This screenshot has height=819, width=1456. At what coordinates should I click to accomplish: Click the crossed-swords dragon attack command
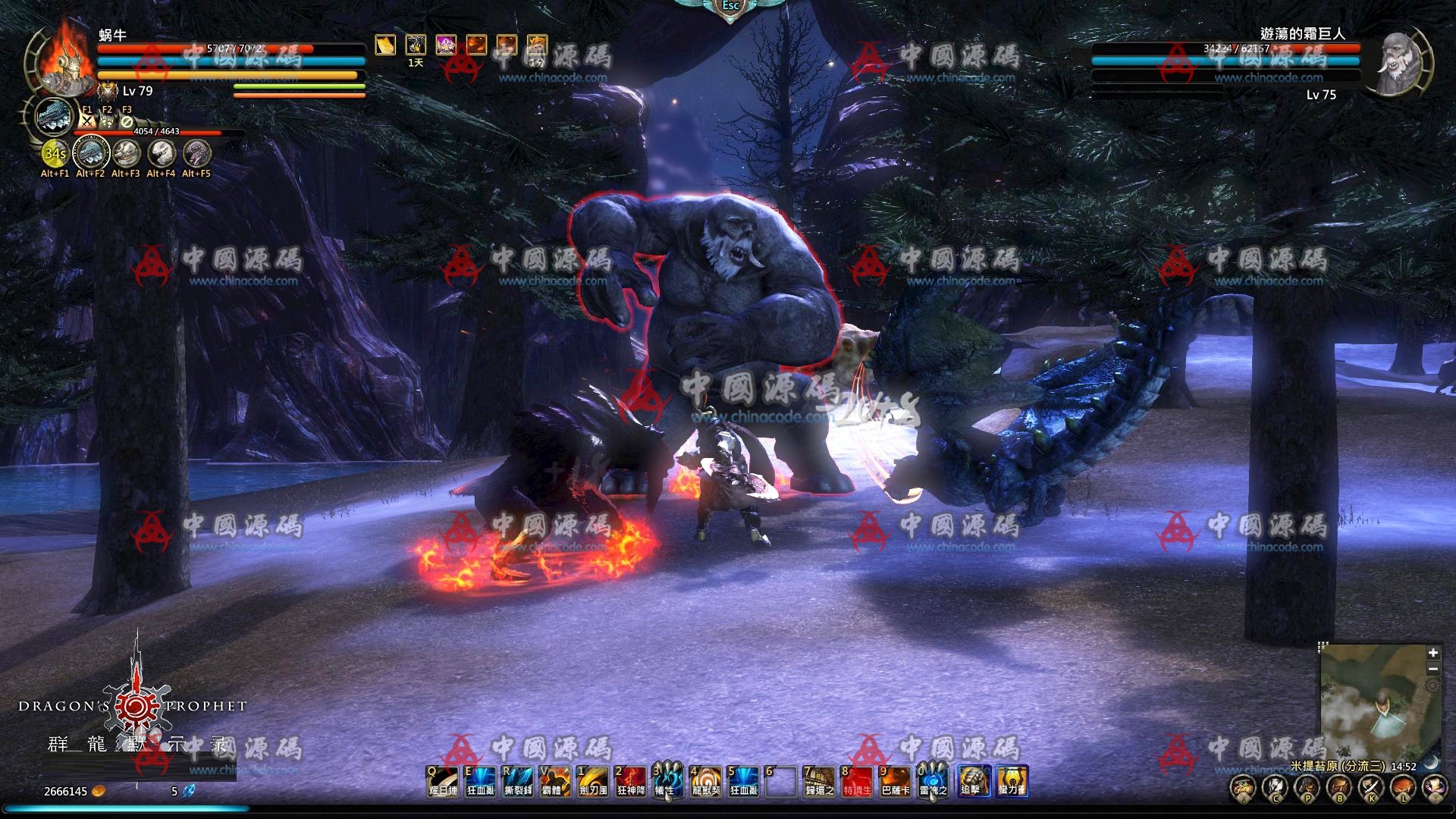click(87, 121)
